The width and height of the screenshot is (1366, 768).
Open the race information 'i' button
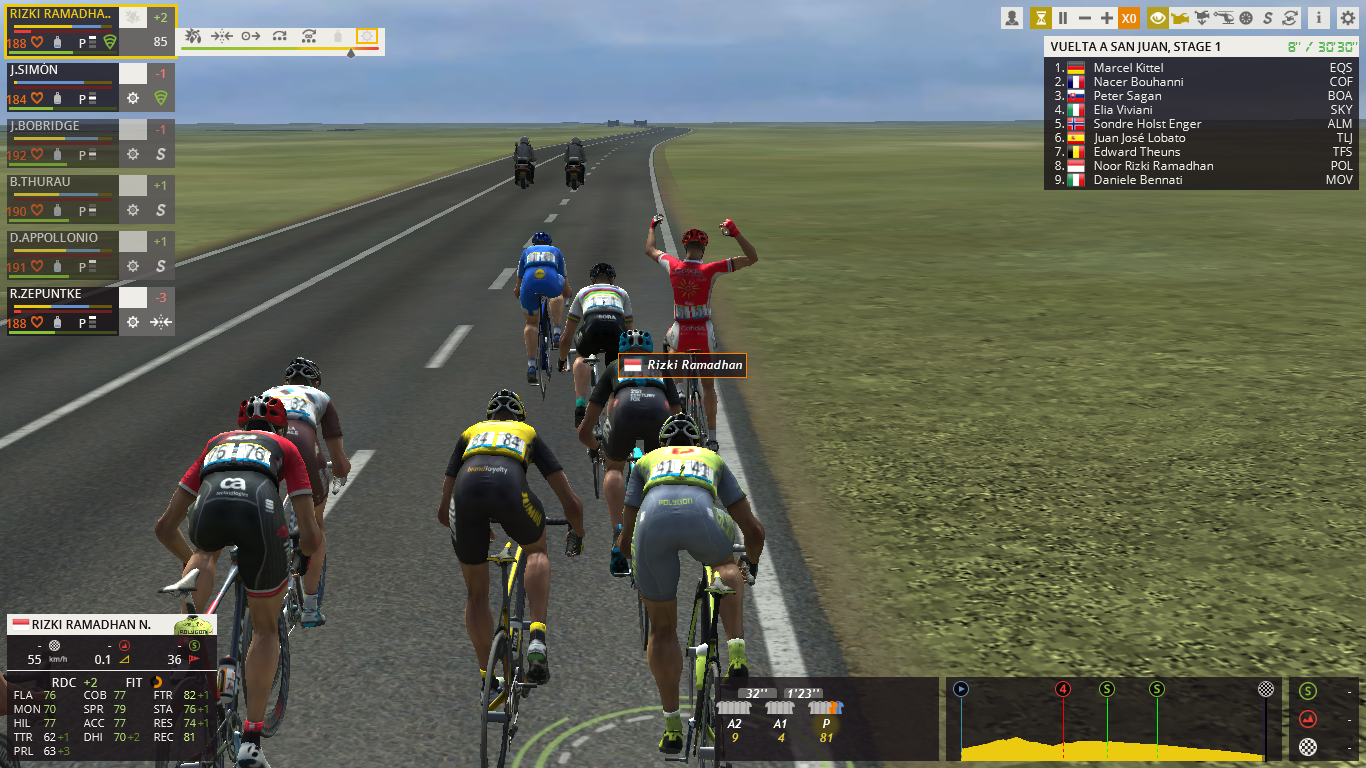tap(1319, 18)
